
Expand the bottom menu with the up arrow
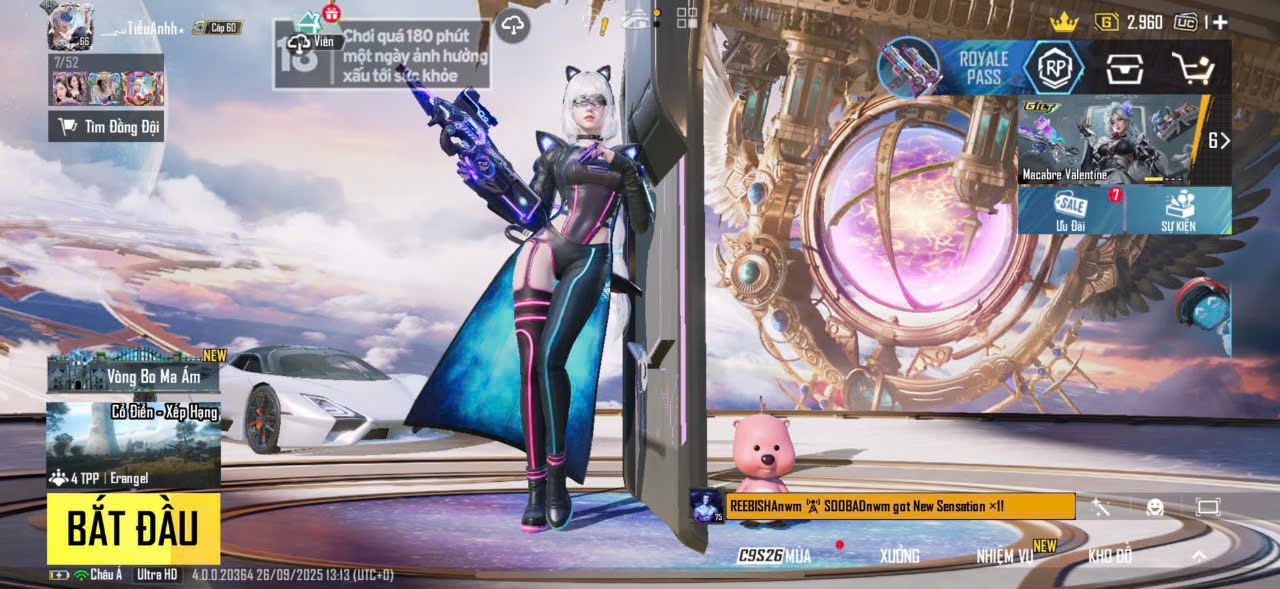[x=1199, y=556]
